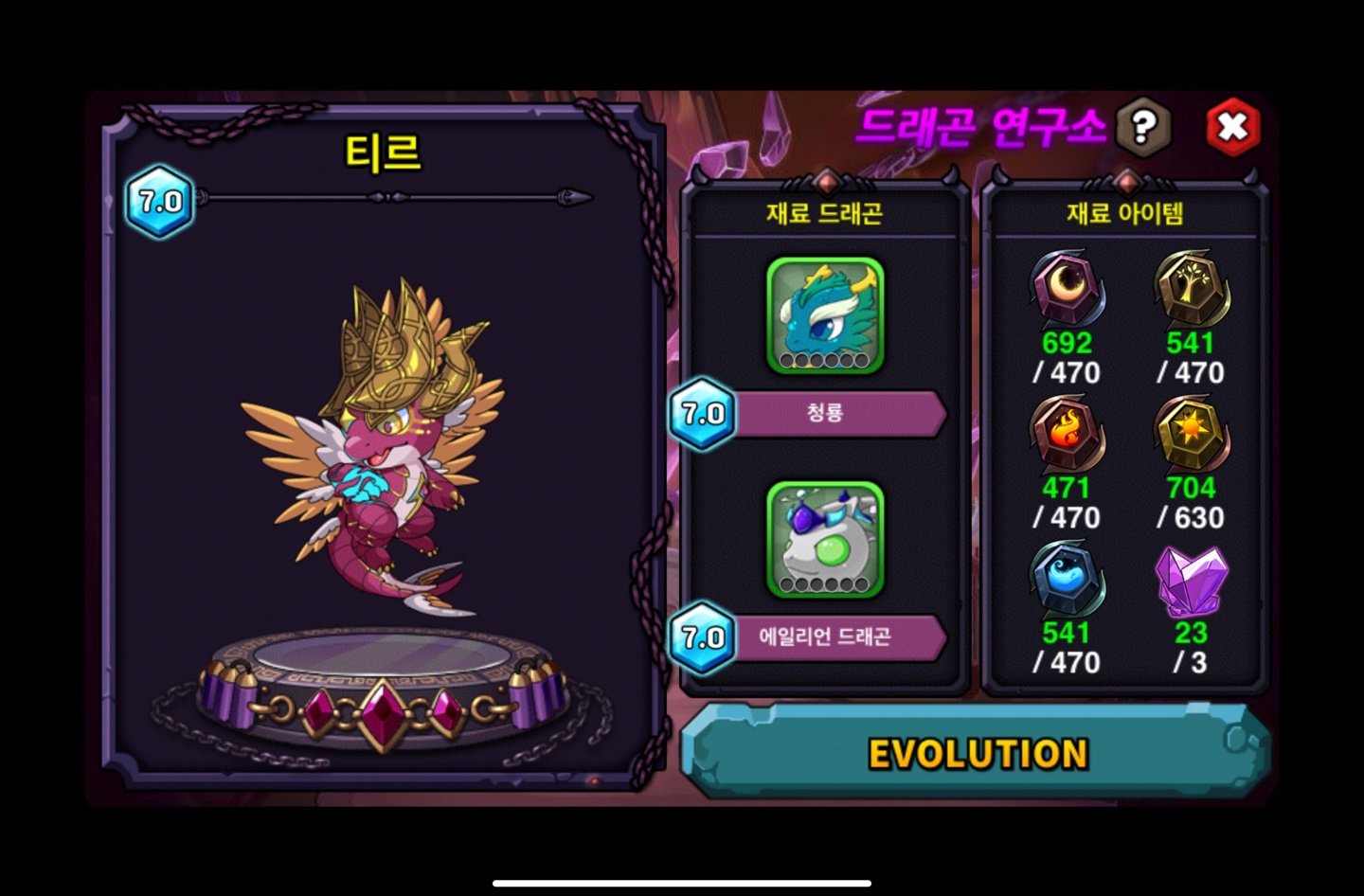Tap the fire rune material item

click(x=1067, y=436)
